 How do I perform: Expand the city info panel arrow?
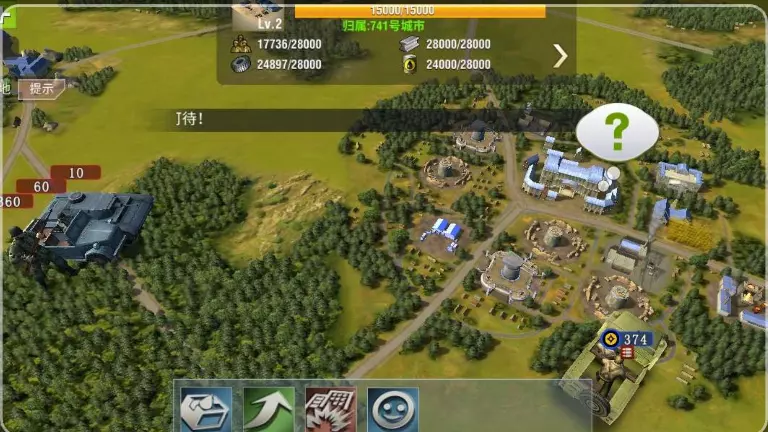(x=560, y=56)
